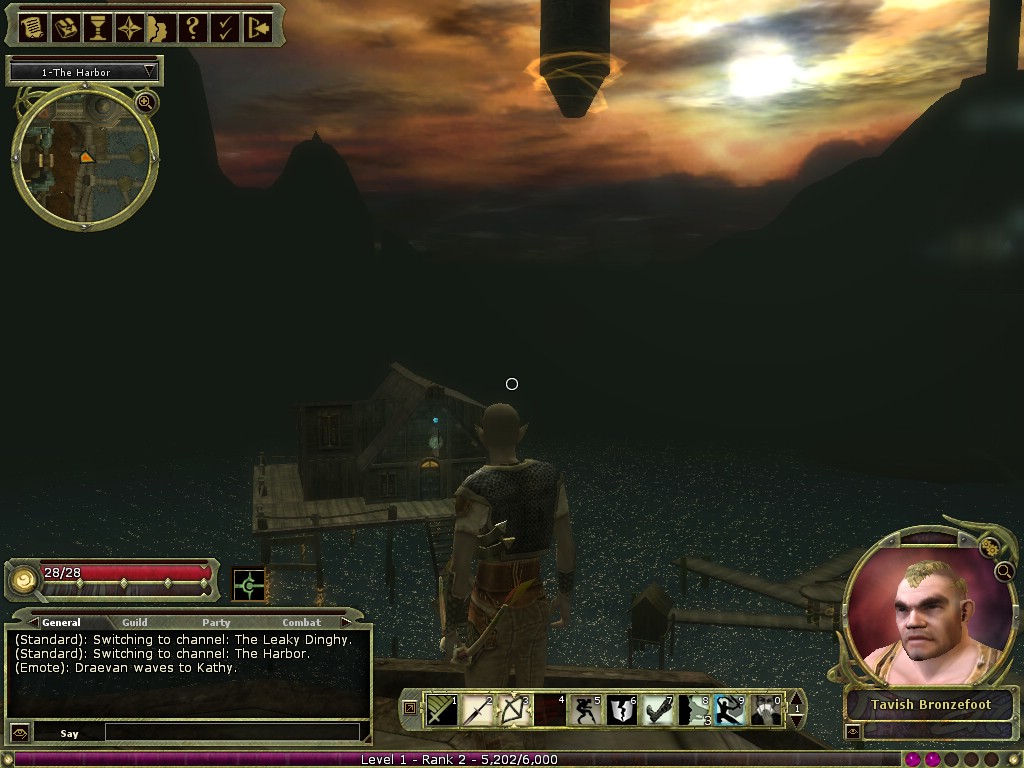Open the four-pointed star compass menu

(129, 28)
